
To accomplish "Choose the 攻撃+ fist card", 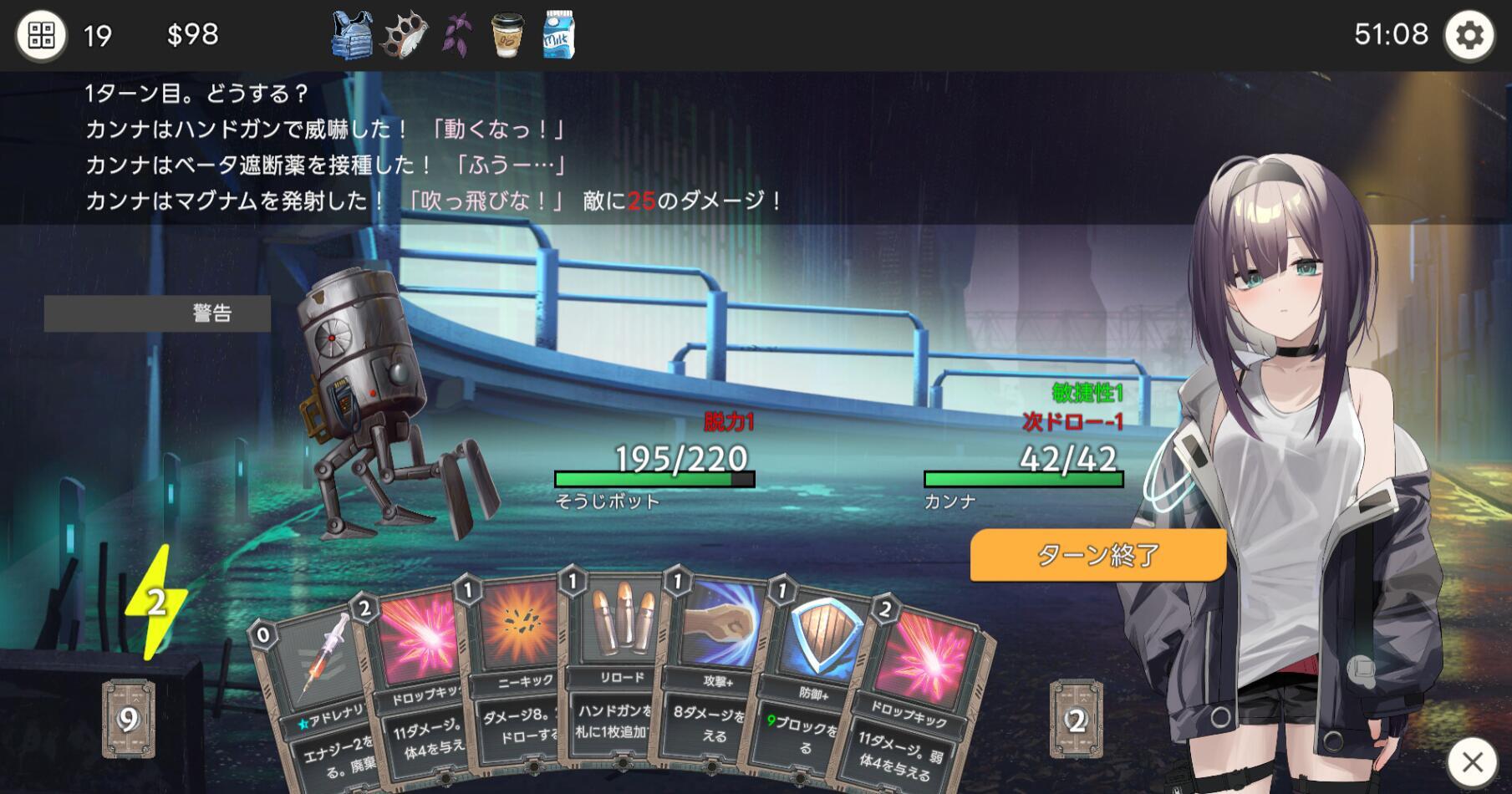I will coord(715,669).
